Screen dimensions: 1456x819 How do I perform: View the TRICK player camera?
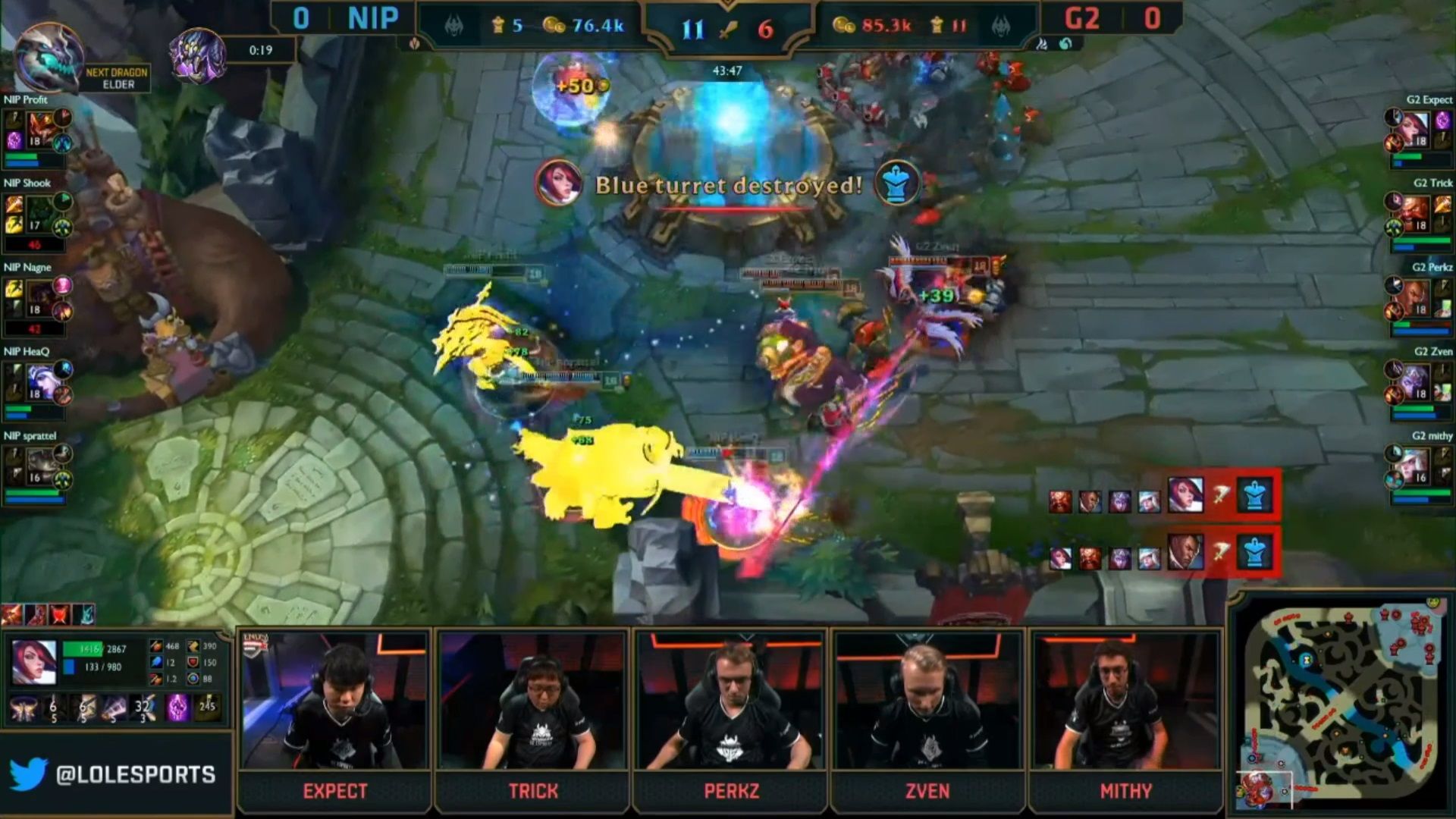tap(532, 701)
